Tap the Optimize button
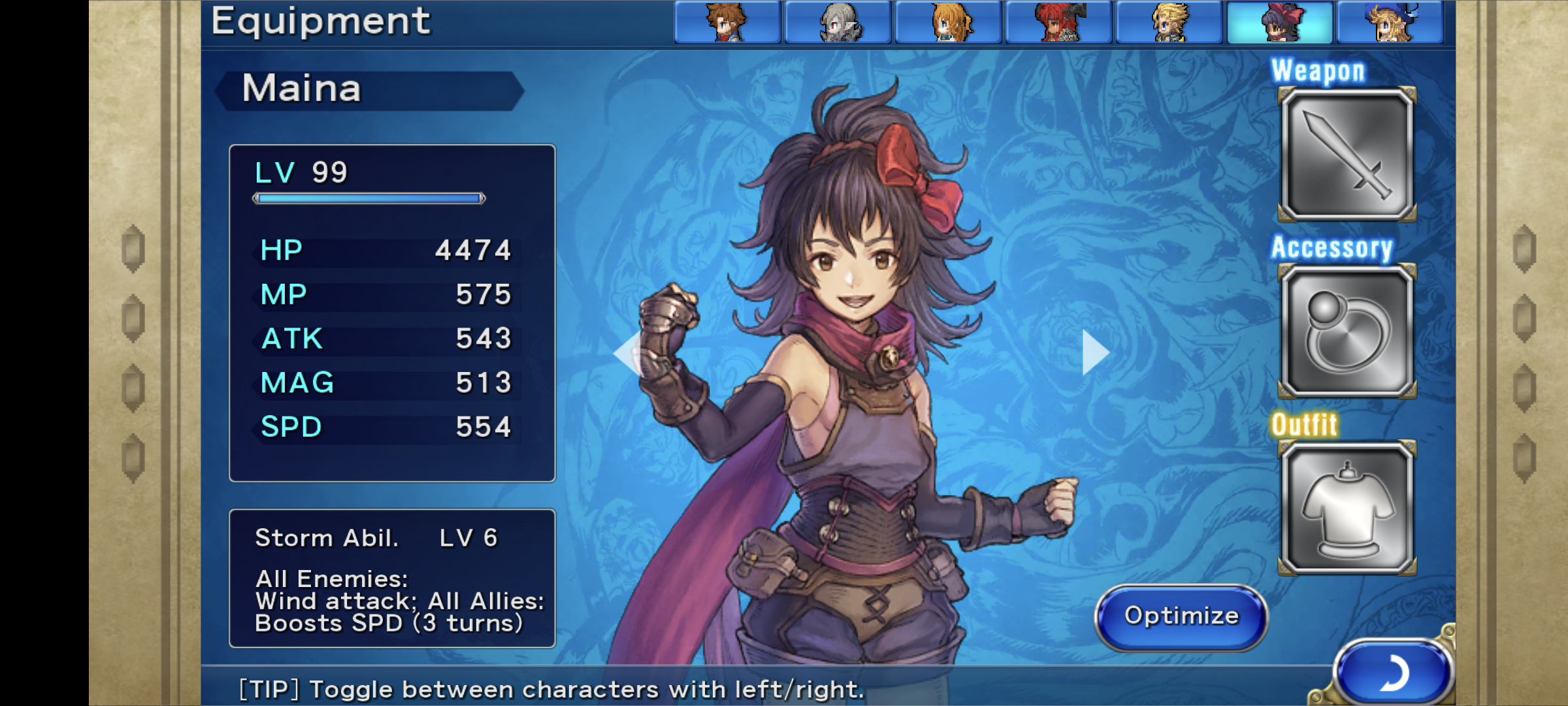The width and height of the screenshot is (1568, 706). click(1181, 616)
